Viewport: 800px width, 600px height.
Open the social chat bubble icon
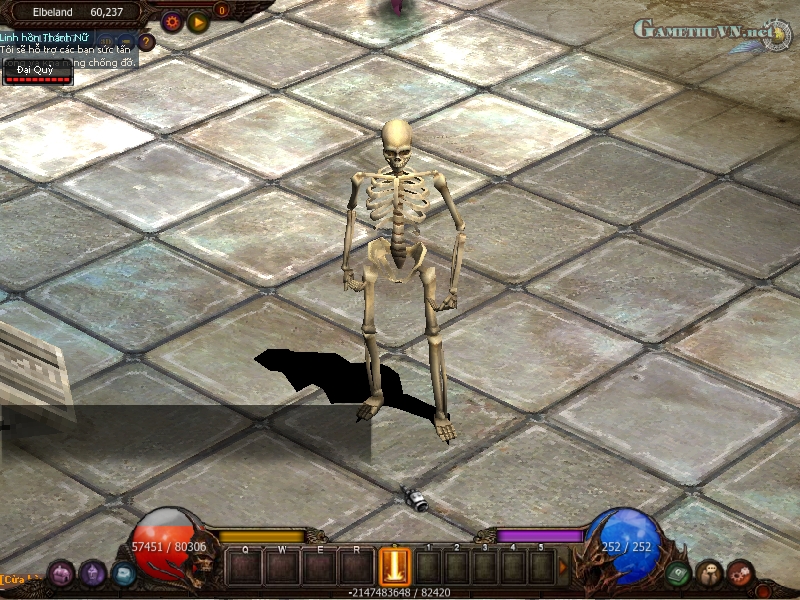click(709, 573)
